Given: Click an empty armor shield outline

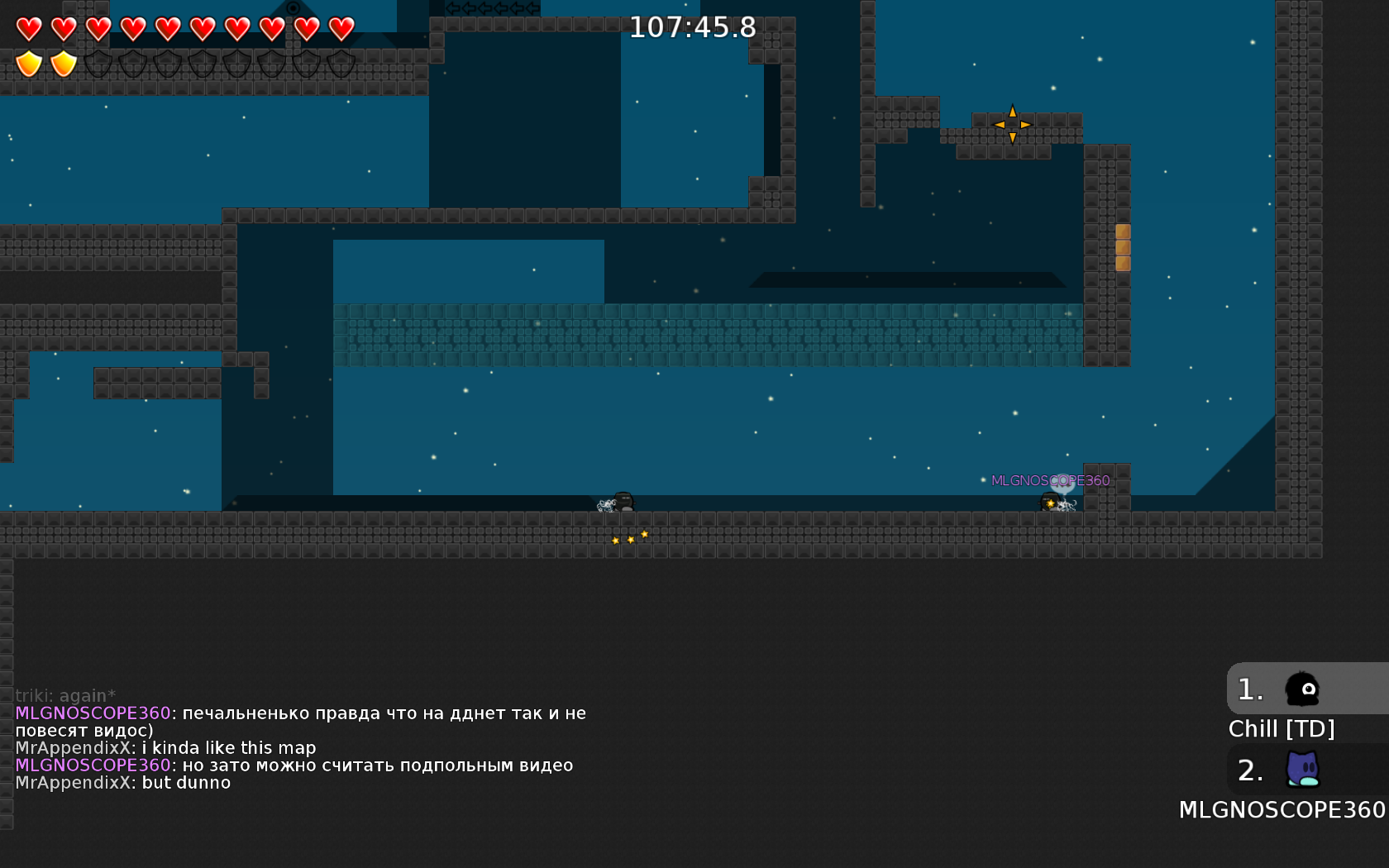Looking at the screenshot, I should point(98,63).
